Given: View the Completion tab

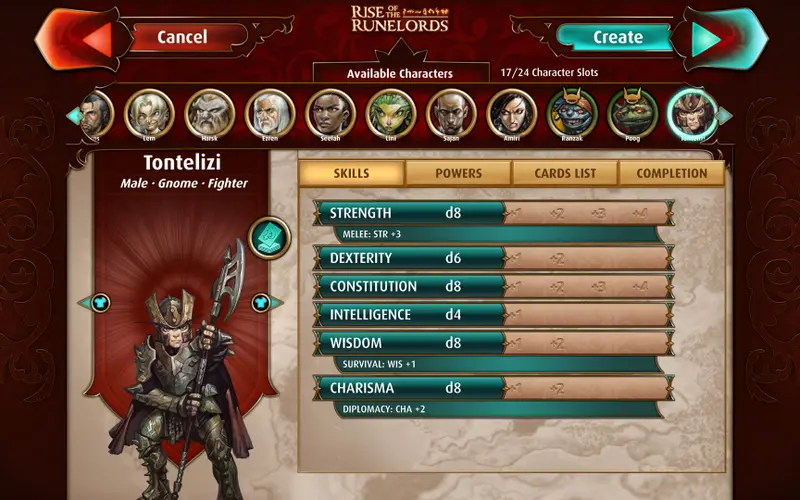Looking at the screenshot, I should [x=672, y=173].
